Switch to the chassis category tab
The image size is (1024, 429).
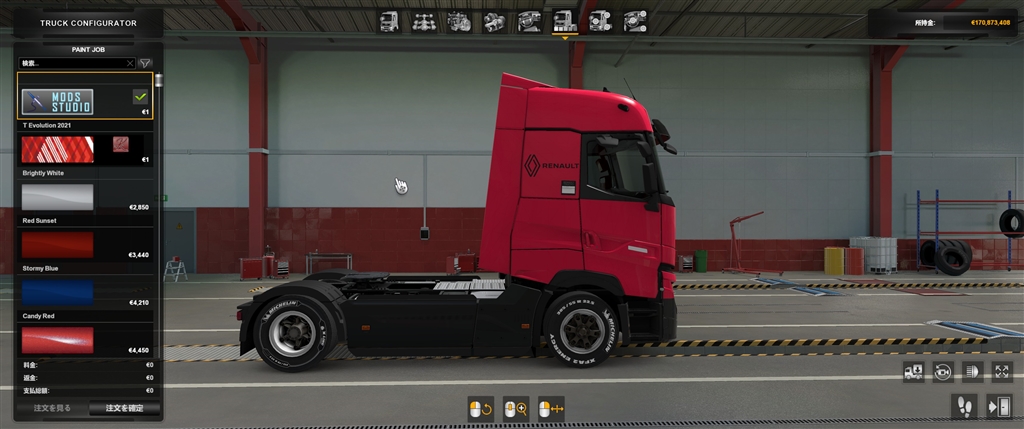pos(424,21)
